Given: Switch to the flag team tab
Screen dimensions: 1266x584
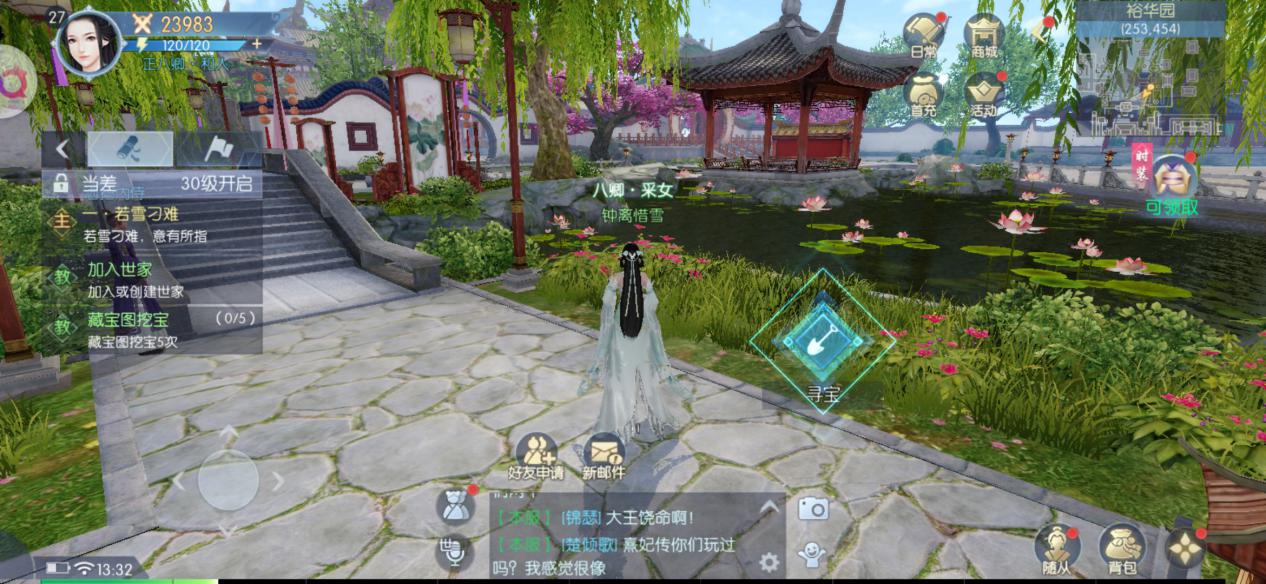Looking at the screenshot, I should [219, 150].
